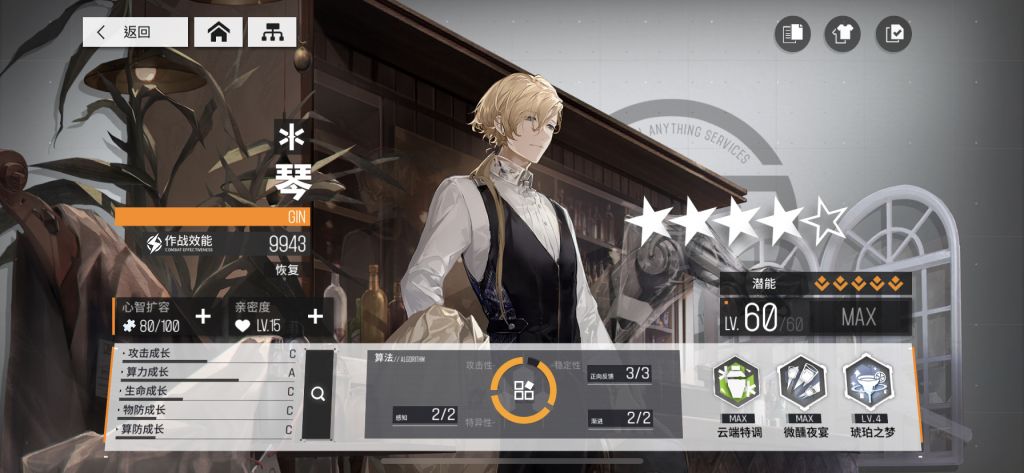Open the 潜能 potential panel
This screenshot has height=473, width=1024.
[815, 284]
